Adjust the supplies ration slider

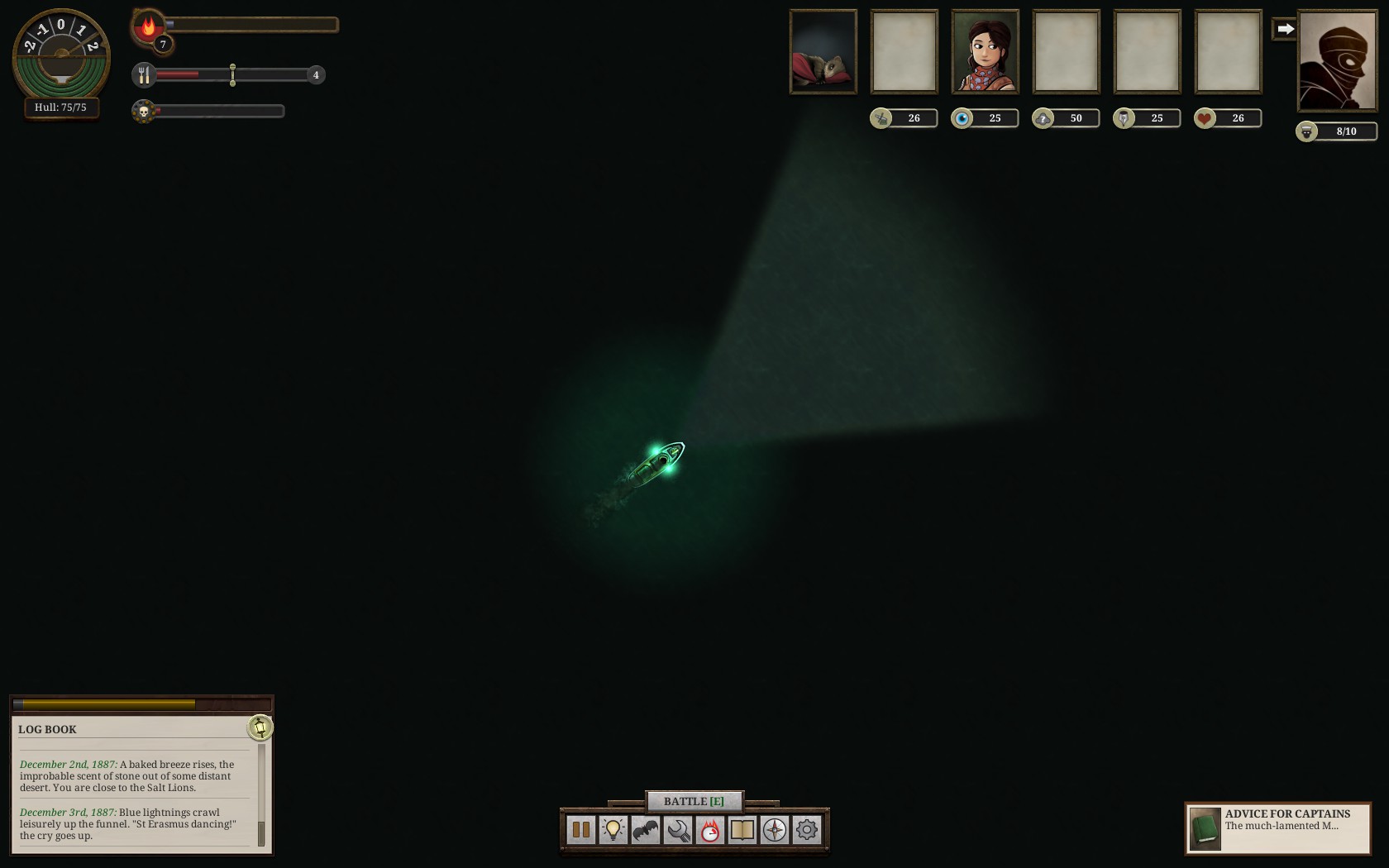(x=232, y=74)
